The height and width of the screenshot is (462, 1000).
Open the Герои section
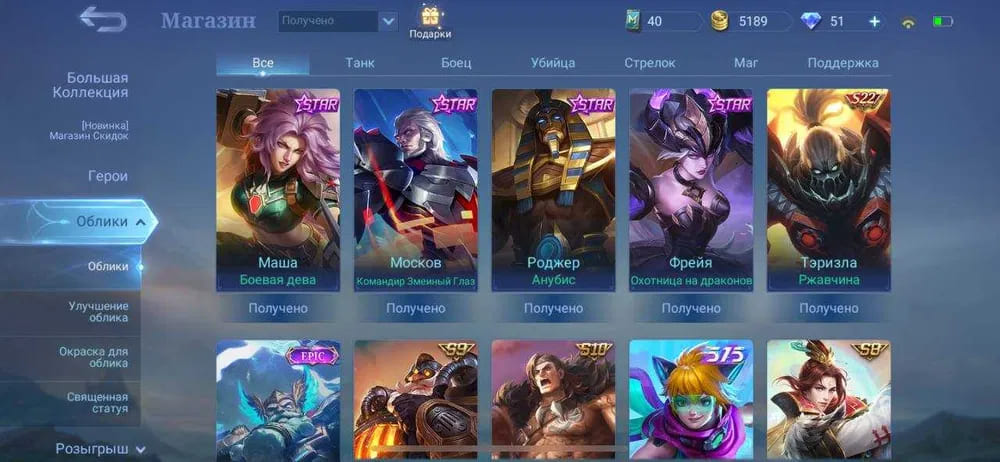pyautogui.click(x=107, y=176)
